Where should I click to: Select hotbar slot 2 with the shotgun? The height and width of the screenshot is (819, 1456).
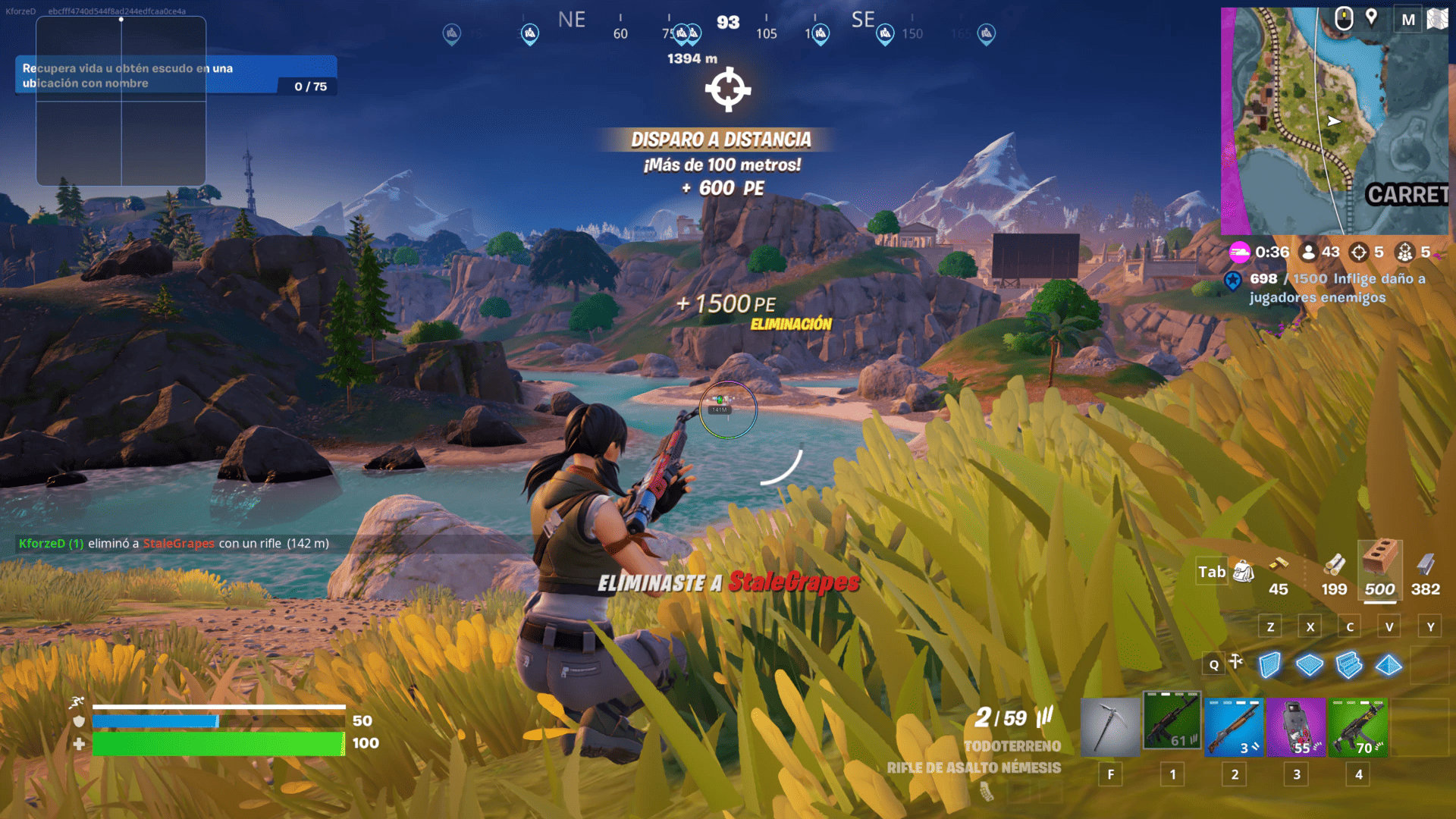coord(1235,726)
